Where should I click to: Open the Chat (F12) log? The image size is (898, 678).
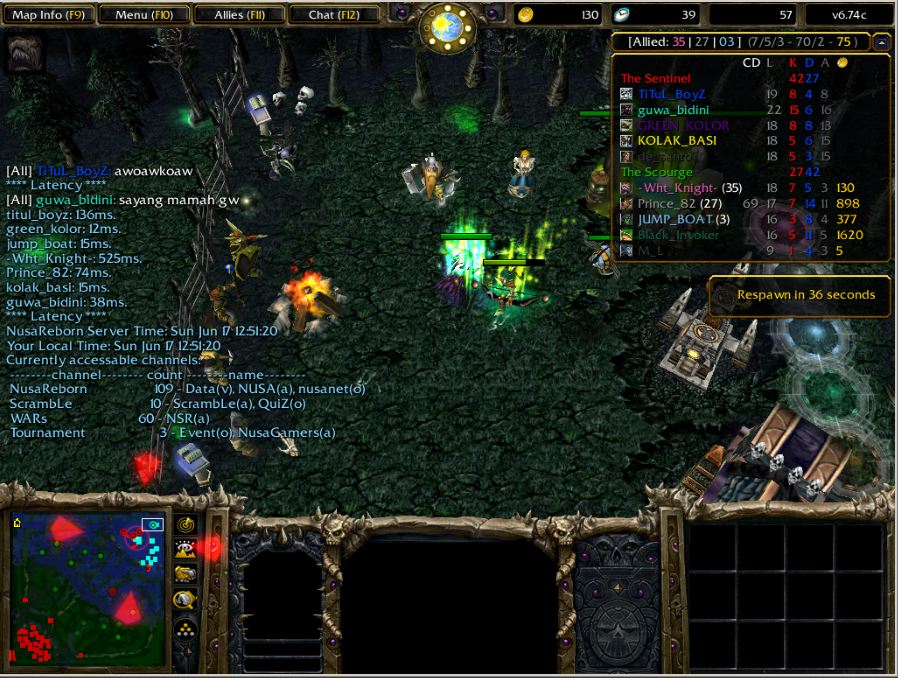point(334,15)
